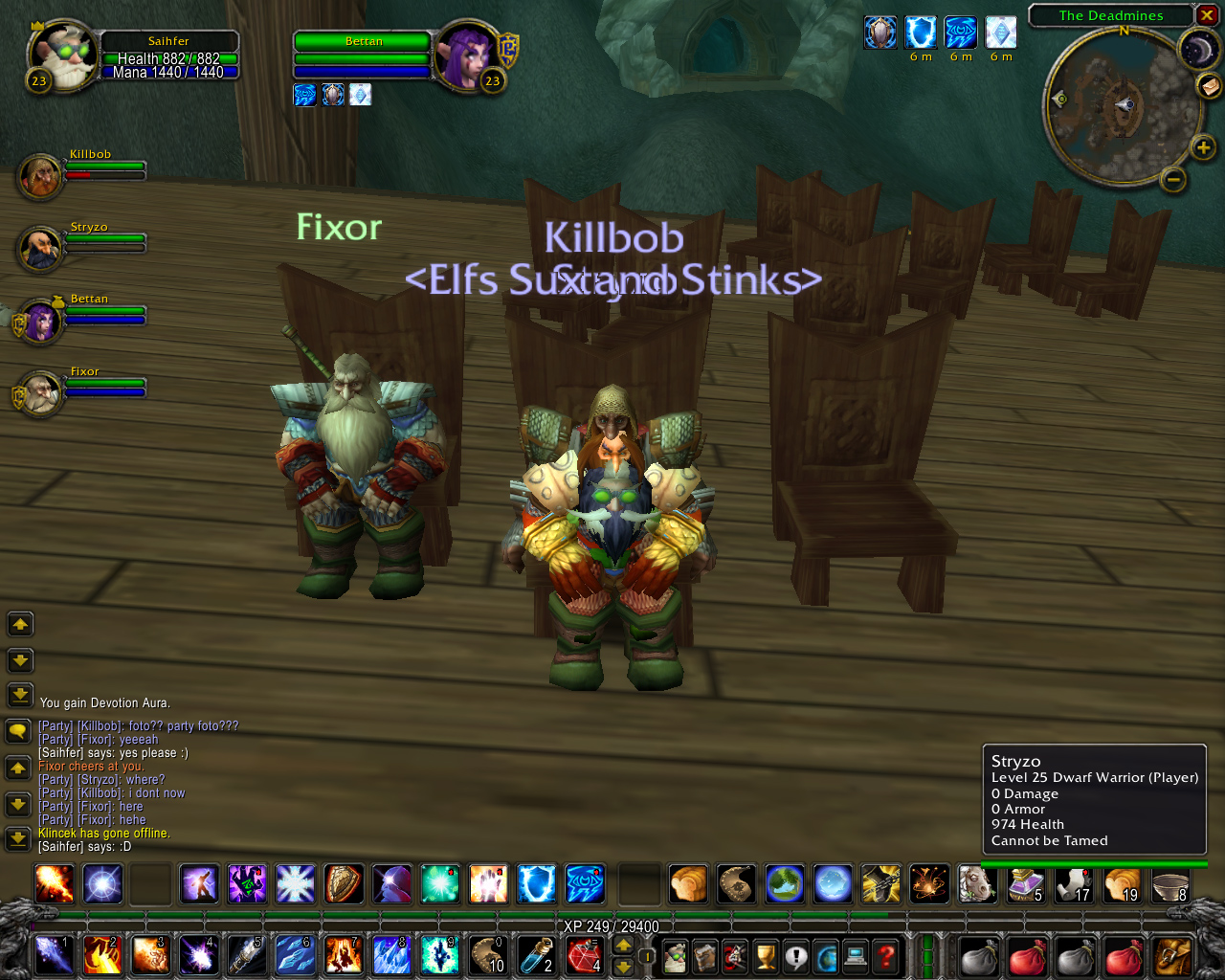Open the character info micro button
This screenshot has width=1225, height=980.
(676, 955)
